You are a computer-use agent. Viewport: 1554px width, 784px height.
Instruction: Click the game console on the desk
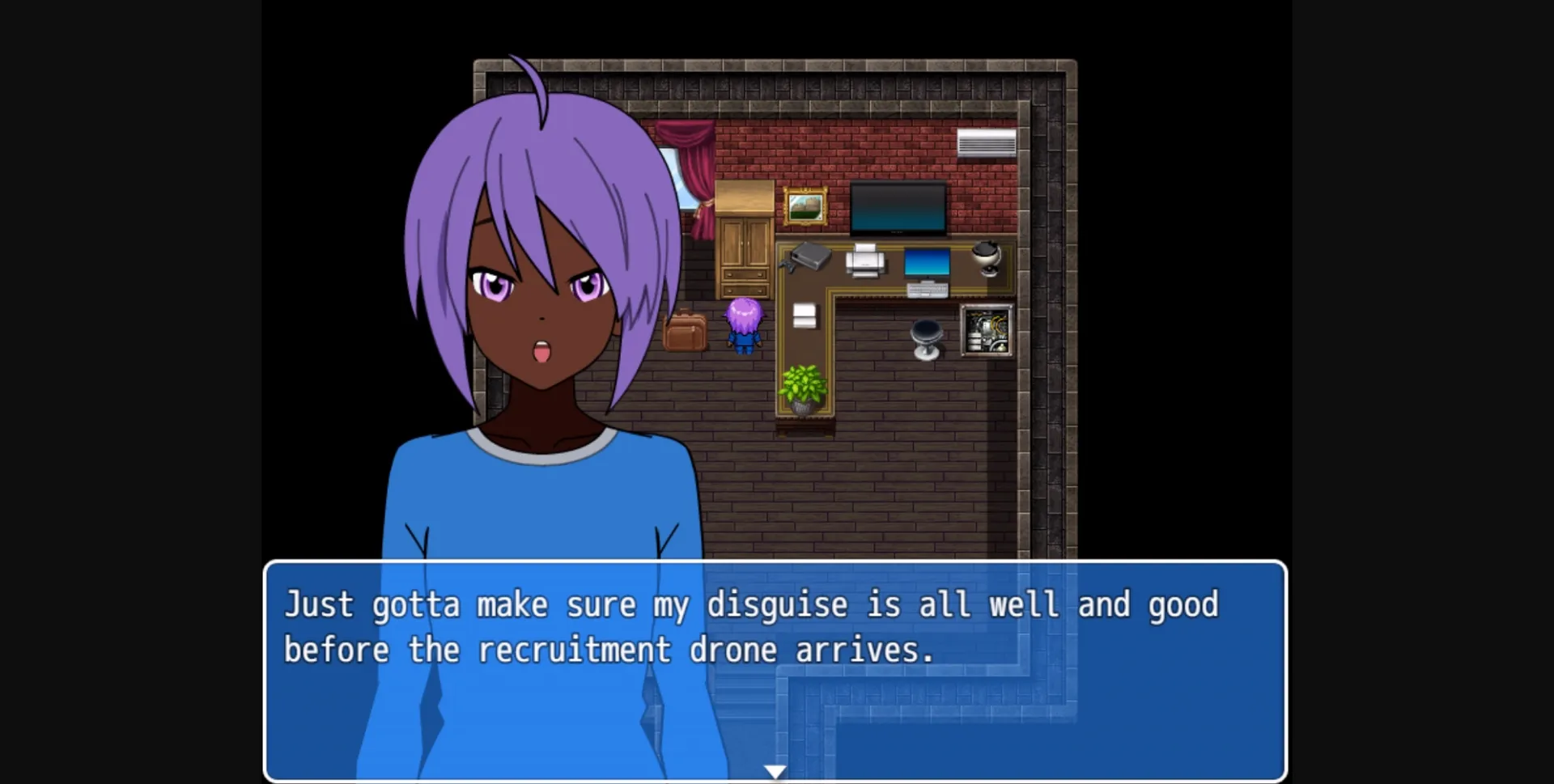tap(809, 257)
